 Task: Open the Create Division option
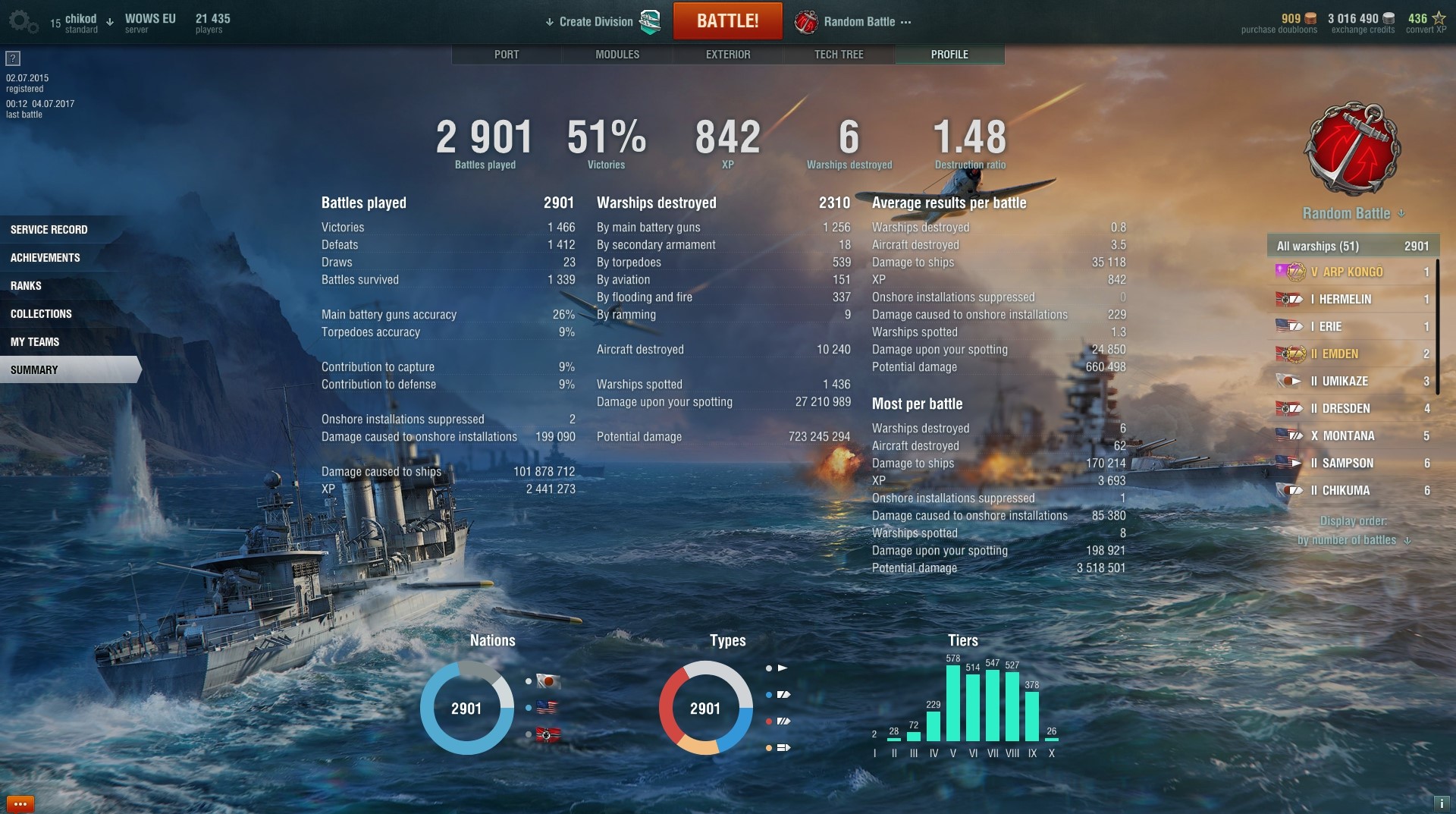(x=595, y=21)
